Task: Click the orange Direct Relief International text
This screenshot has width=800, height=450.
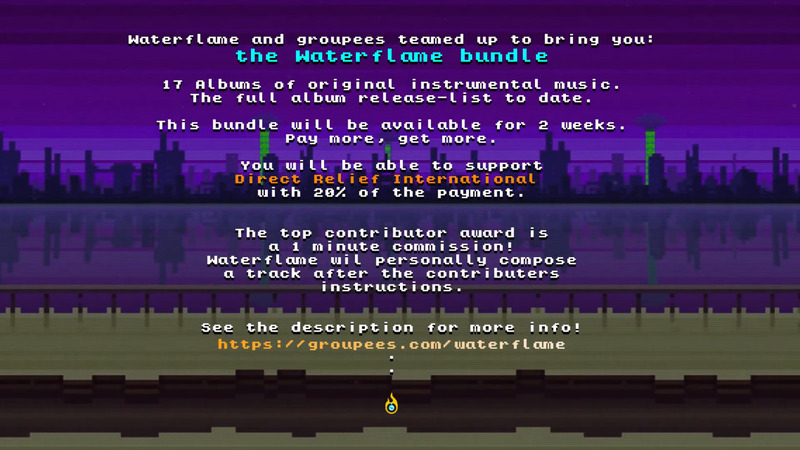Action: pyautogui.click(x=385, y=179)
